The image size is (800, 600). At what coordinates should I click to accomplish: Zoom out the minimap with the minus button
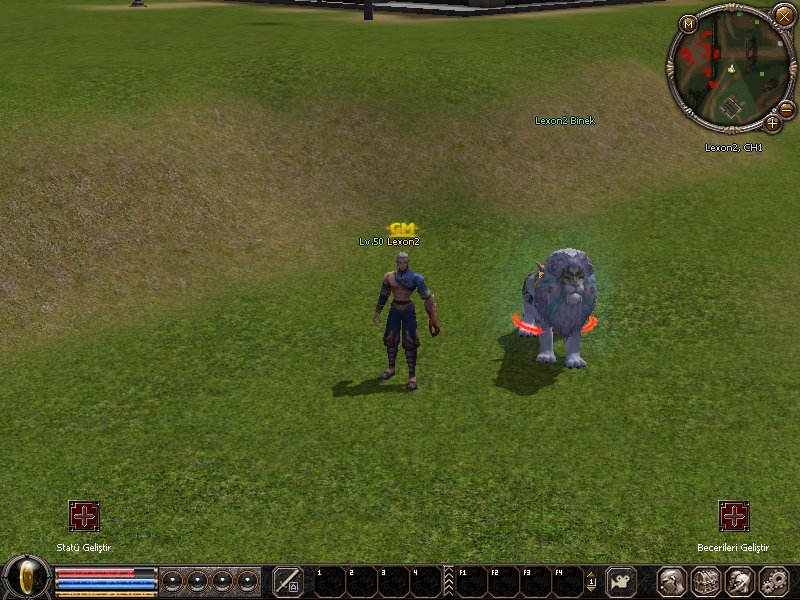786,109
